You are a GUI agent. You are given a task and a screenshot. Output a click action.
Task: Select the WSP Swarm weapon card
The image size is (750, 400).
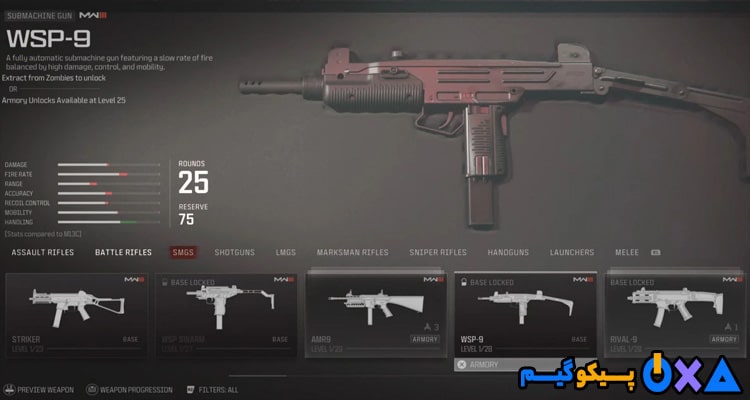(x=226, y=311)
